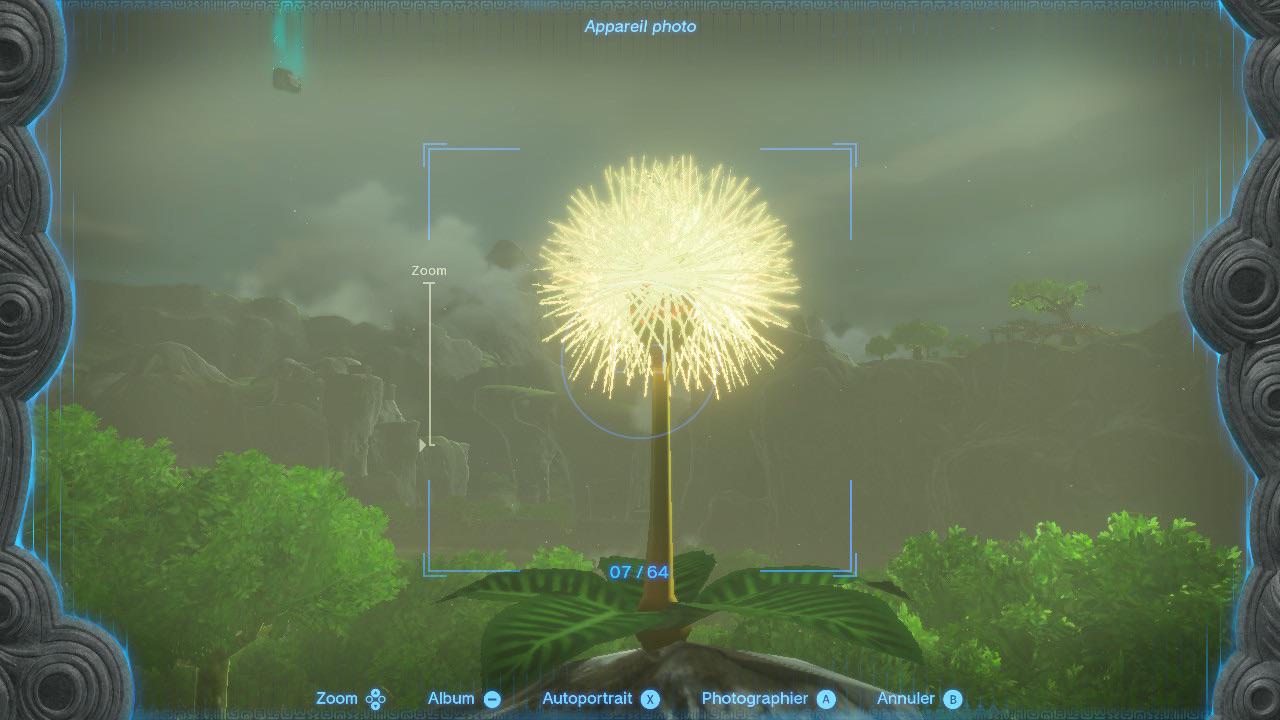Screen dimensions: 1280x720
Task: Click the Photographier command label
Action: 755,699
